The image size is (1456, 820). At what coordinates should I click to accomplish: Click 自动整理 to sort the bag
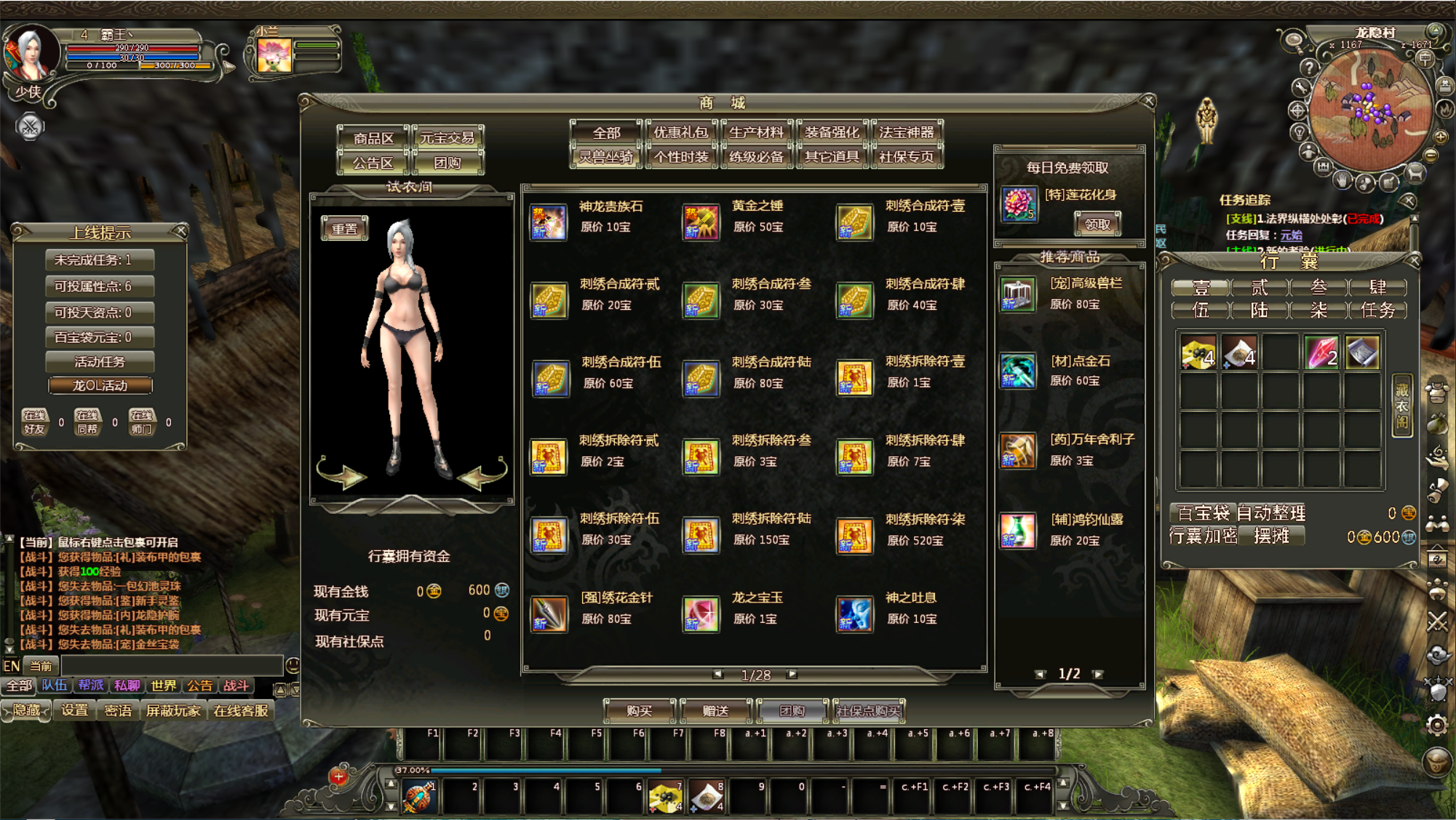click(x=1270, y=513)
